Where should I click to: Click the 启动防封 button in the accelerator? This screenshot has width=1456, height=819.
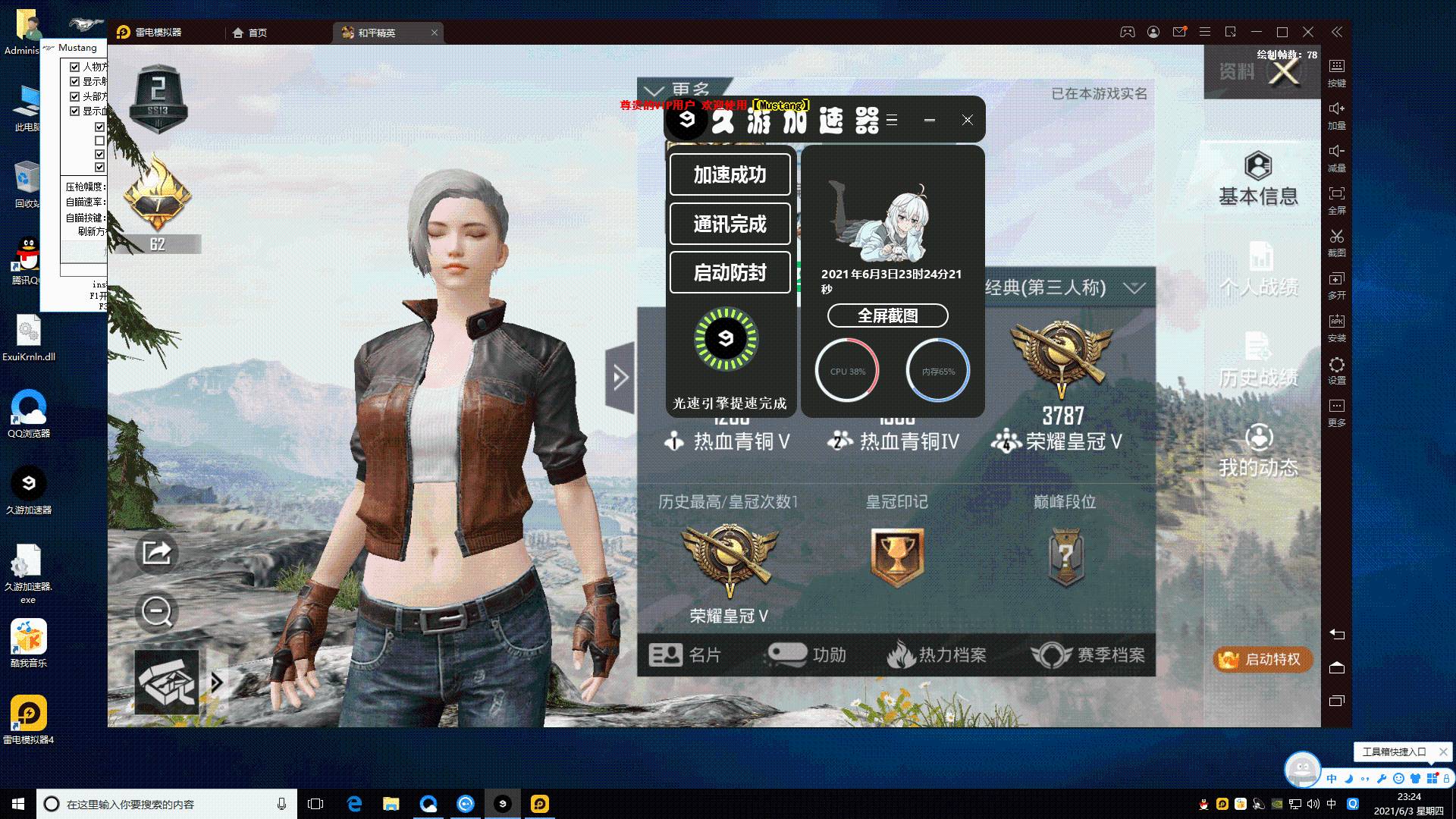(730, 272)
